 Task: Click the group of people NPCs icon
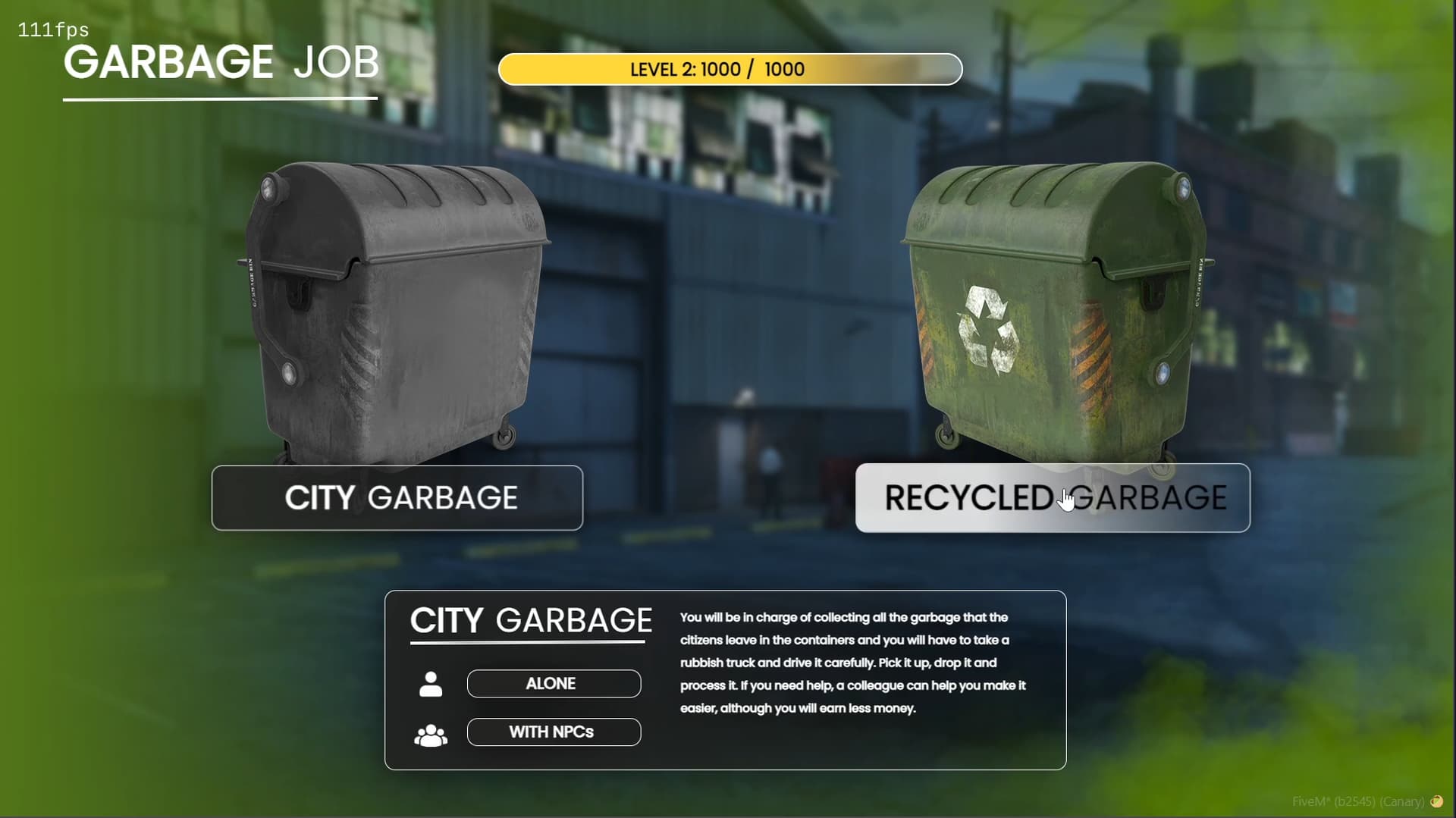(431, 732)
